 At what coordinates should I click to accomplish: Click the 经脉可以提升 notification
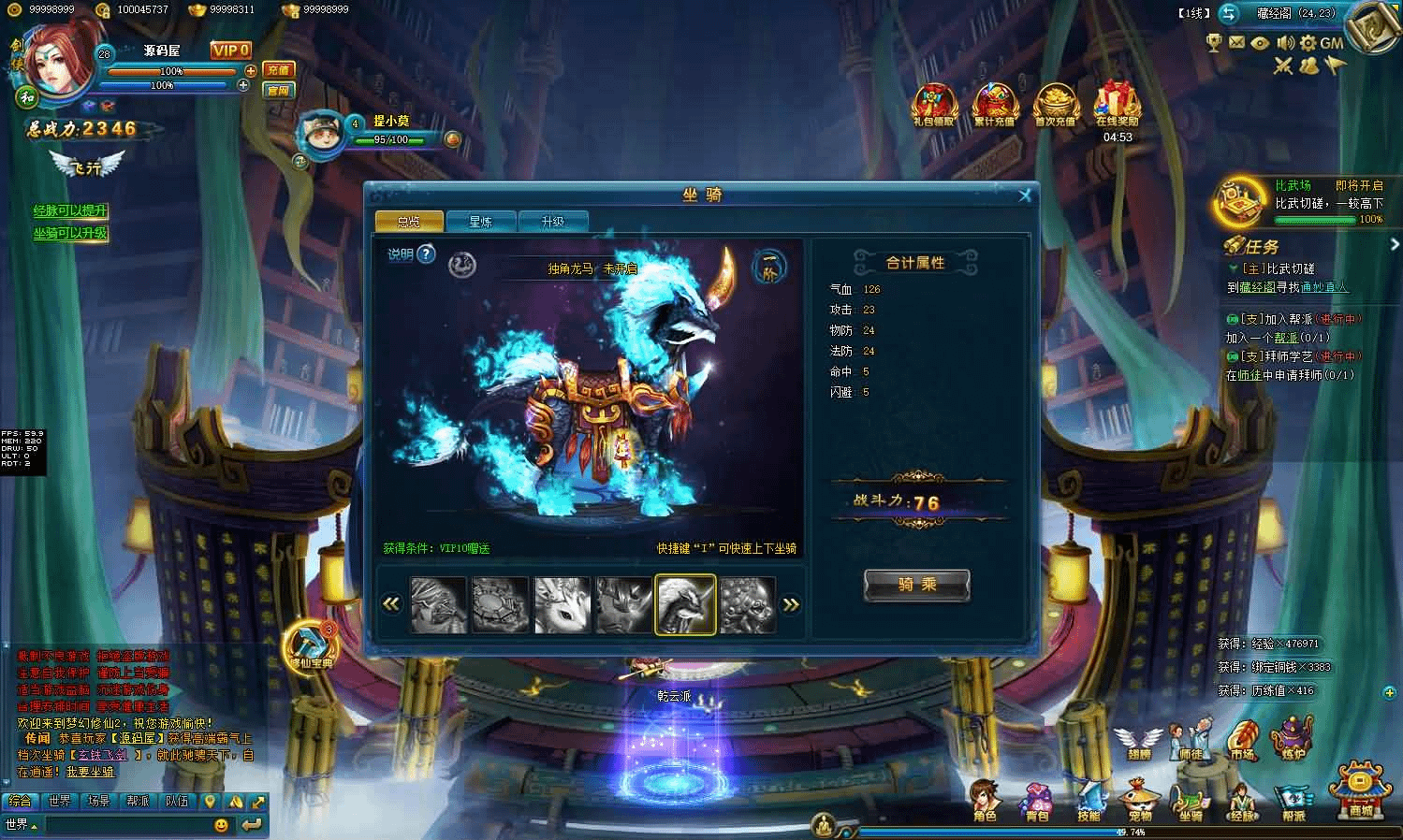pyautogui.click(x=70, y=211)
